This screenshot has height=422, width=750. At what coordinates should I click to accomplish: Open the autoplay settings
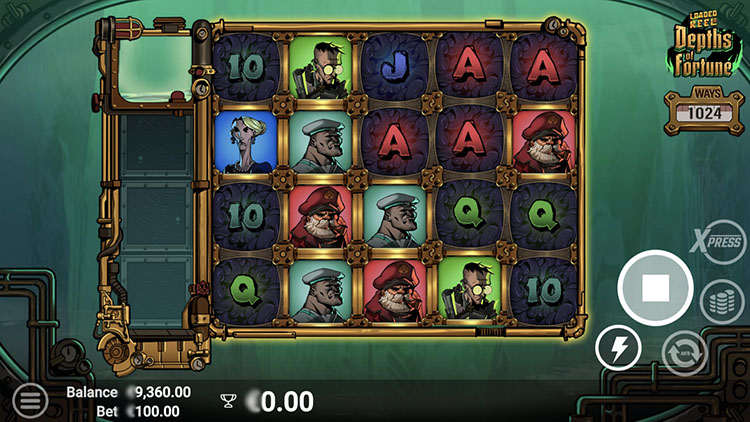pyautogui.click(x=684, y=352)
